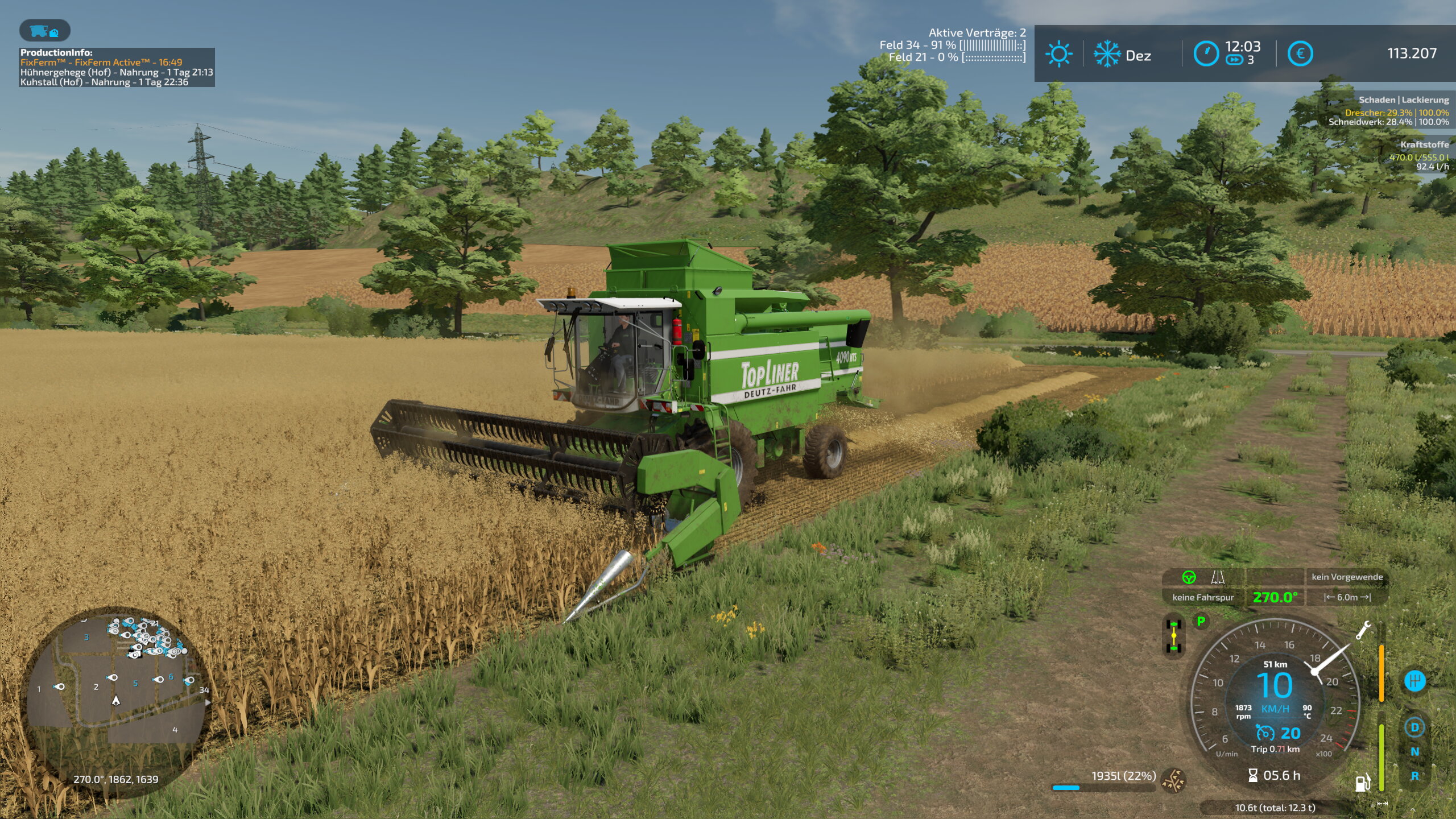The image size is (1456, 819).
Task: Select the sun weather icon
Action: coord(1058,55)
